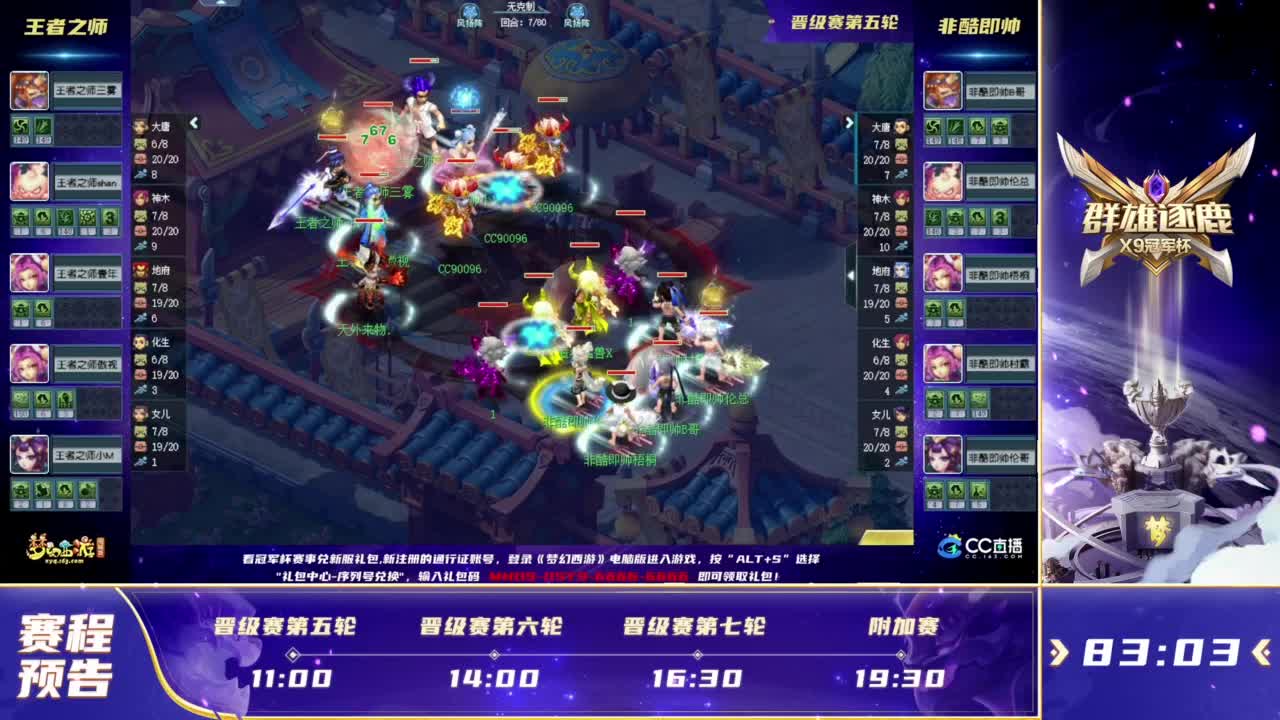Select 大唐's HP heart icon in the left stats panel

[x=140, y=159]
